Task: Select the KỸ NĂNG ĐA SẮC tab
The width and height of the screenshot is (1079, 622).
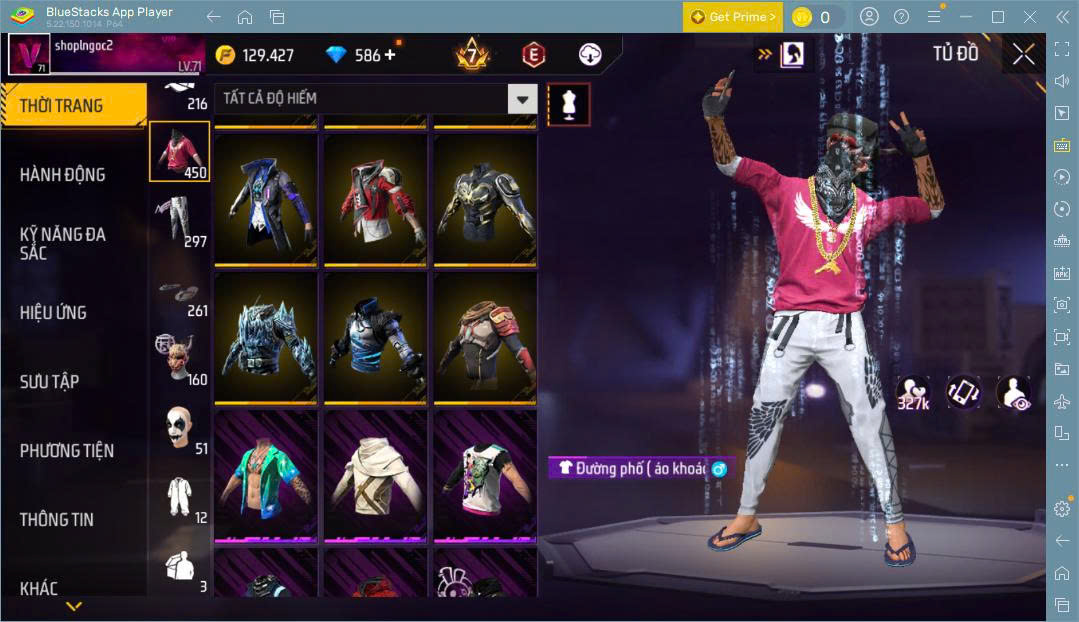Action: click(x=62, y=243)
